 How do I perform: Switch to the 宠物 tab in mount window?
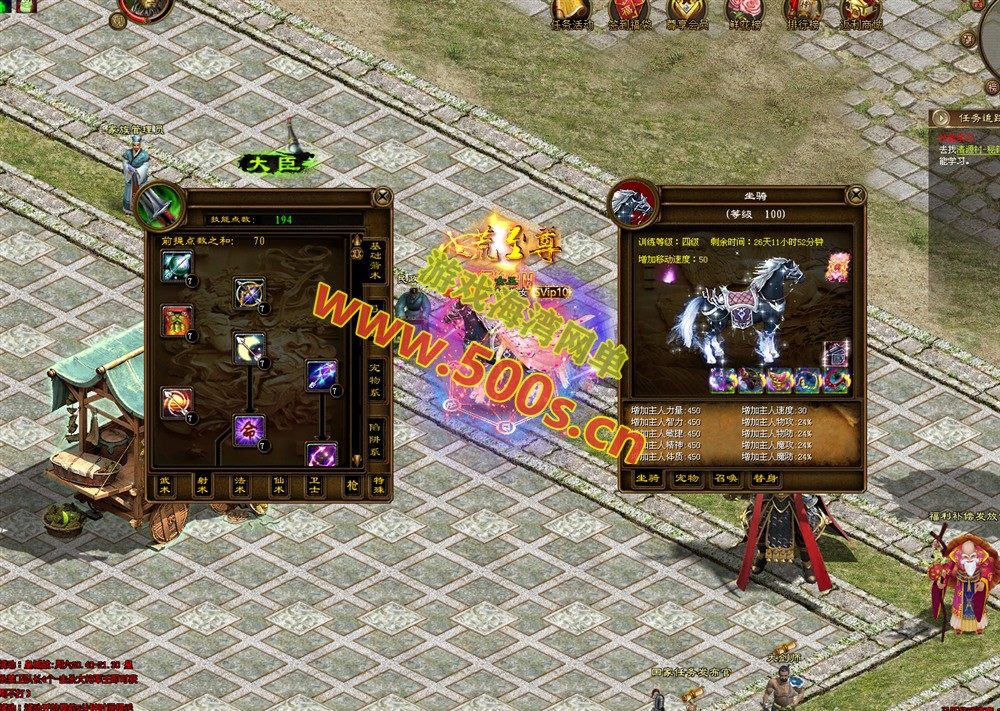(x=685, y=479)
